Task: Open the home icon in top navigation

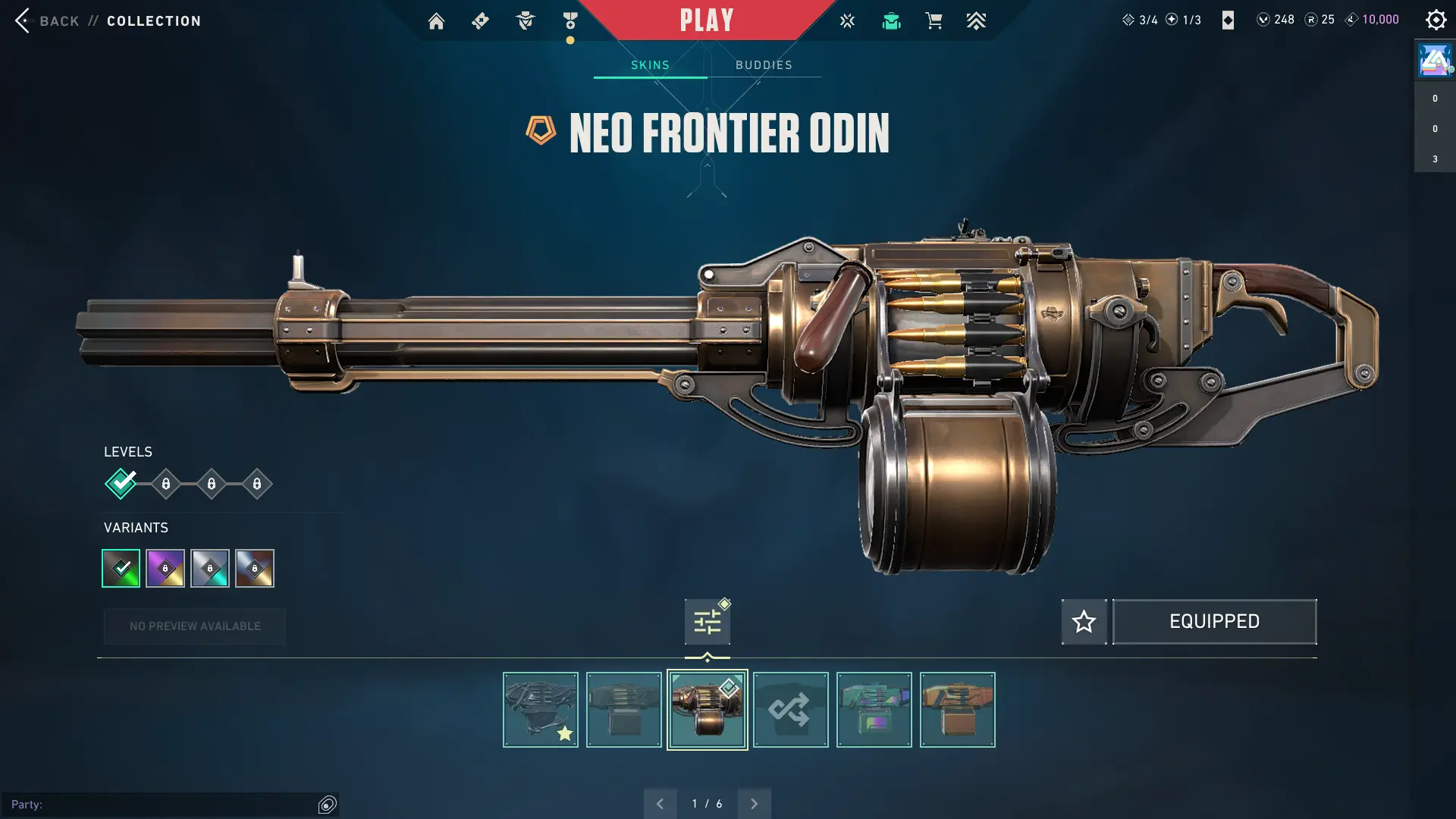Action: pos(436,21)
